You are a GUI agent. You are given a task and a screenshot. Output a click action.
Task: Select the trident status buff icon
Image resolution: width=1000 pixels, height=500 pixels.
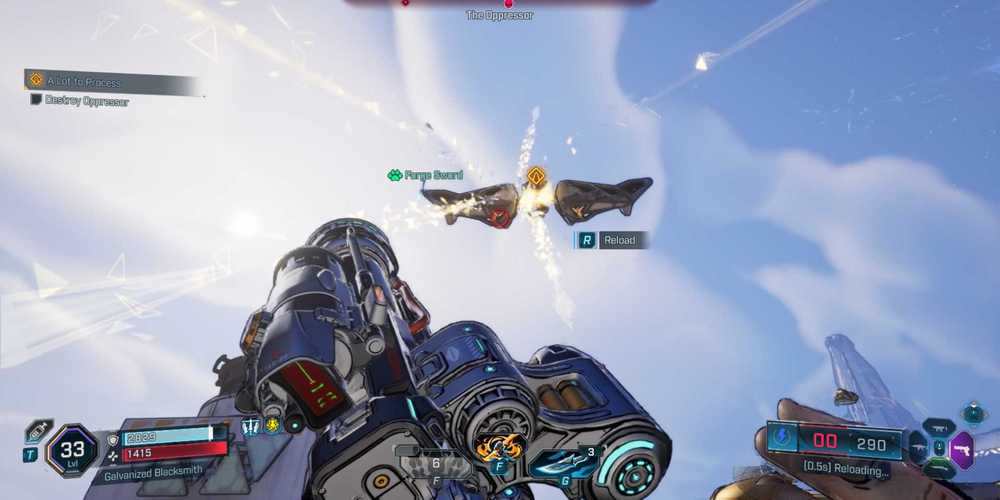[x=250, y=426]
